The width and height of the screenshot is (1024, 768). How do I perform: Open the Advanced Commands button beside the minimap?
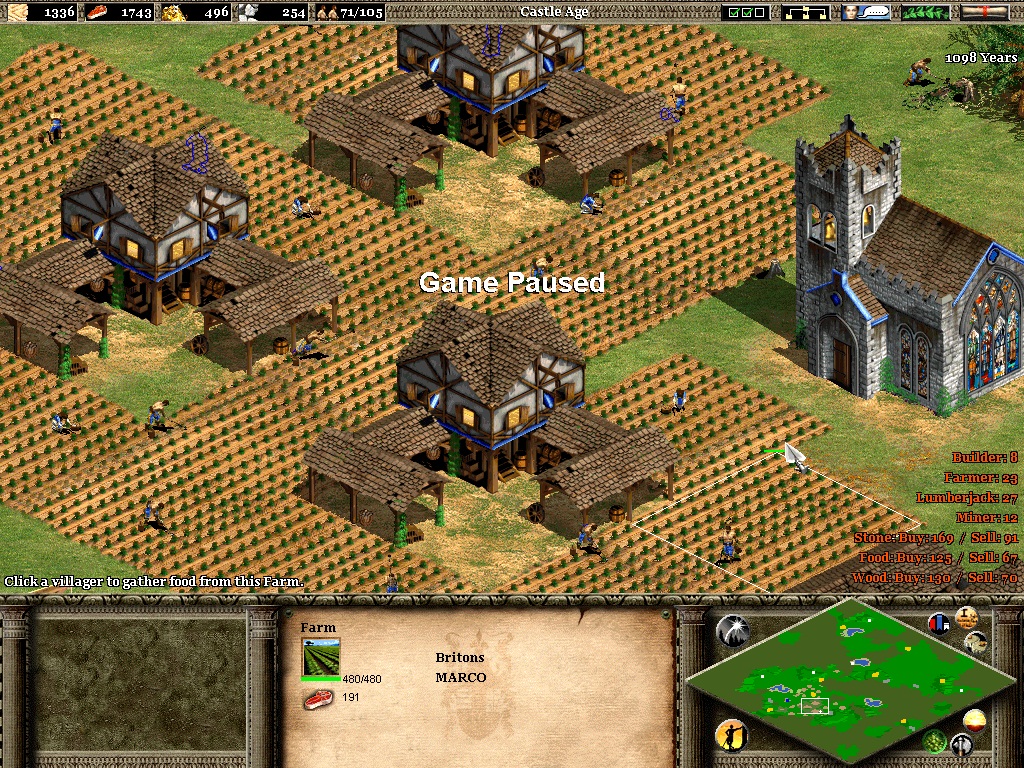point(975,642)
